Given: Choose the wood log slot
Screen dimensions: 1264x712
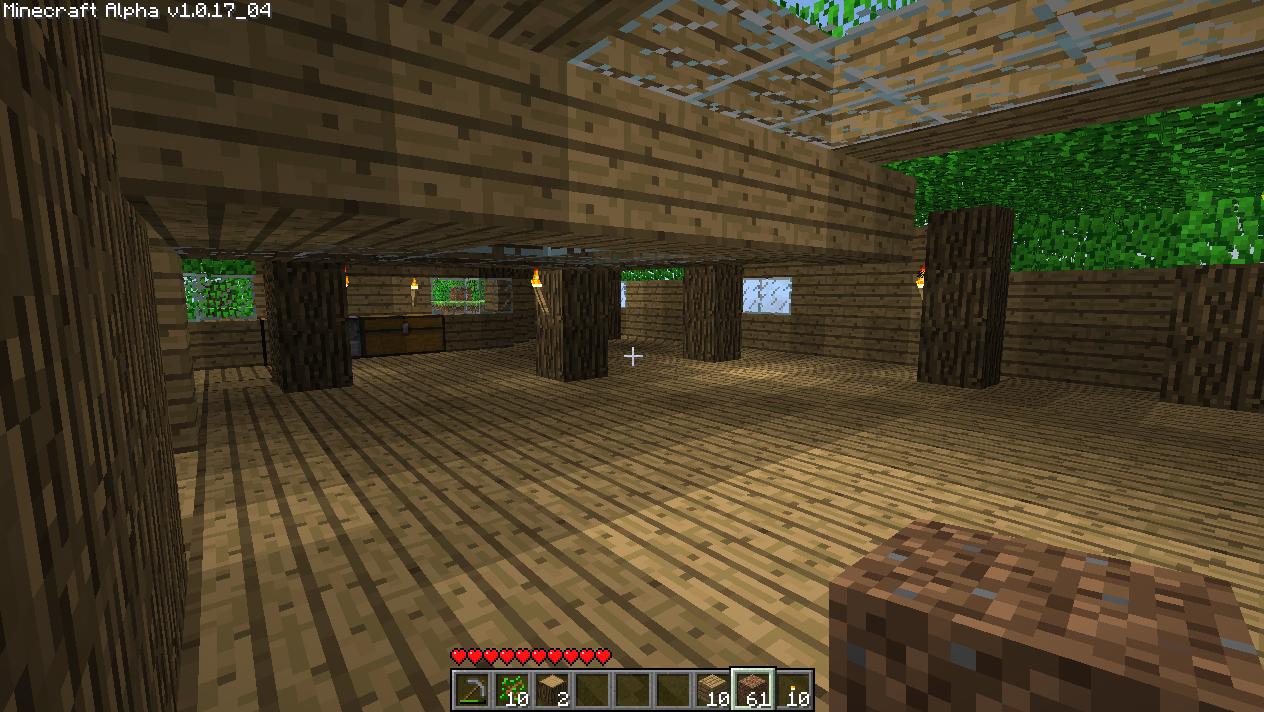Looking at the screenshot, I should (552, 689).
